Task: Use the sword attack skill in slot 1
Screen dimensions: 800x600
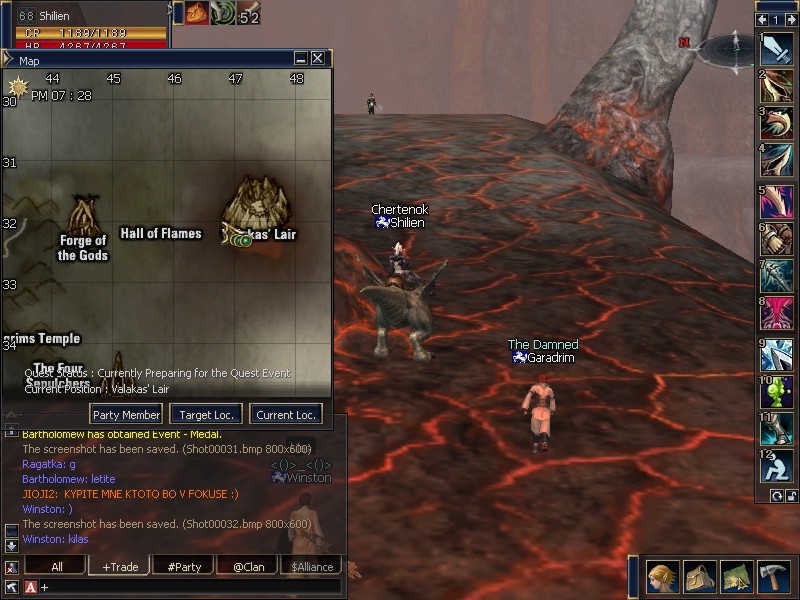Action: [x=778, y=50]
